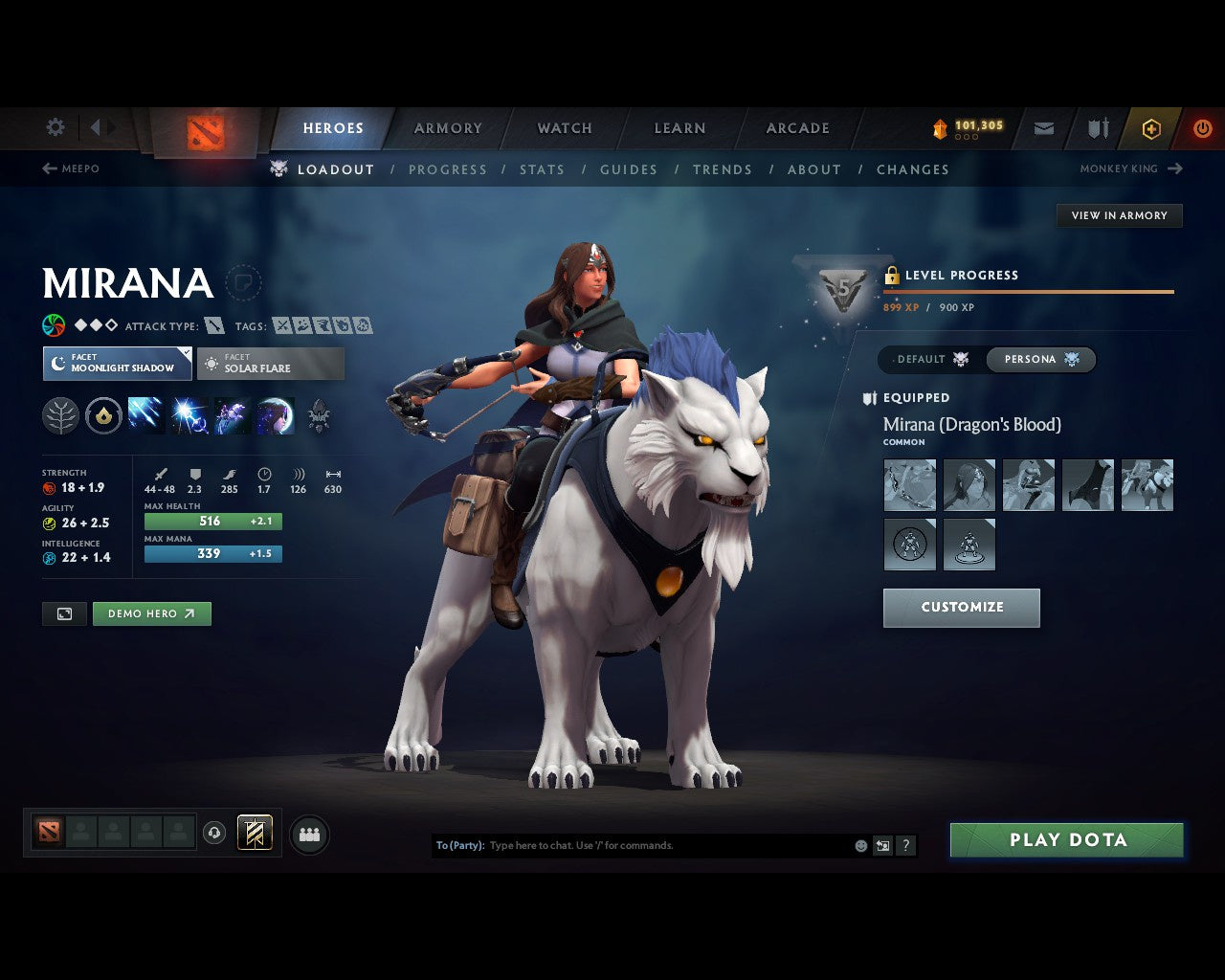Select the Solar Flare facet
Screen dimensions: 1225x980
click(271, 364)
